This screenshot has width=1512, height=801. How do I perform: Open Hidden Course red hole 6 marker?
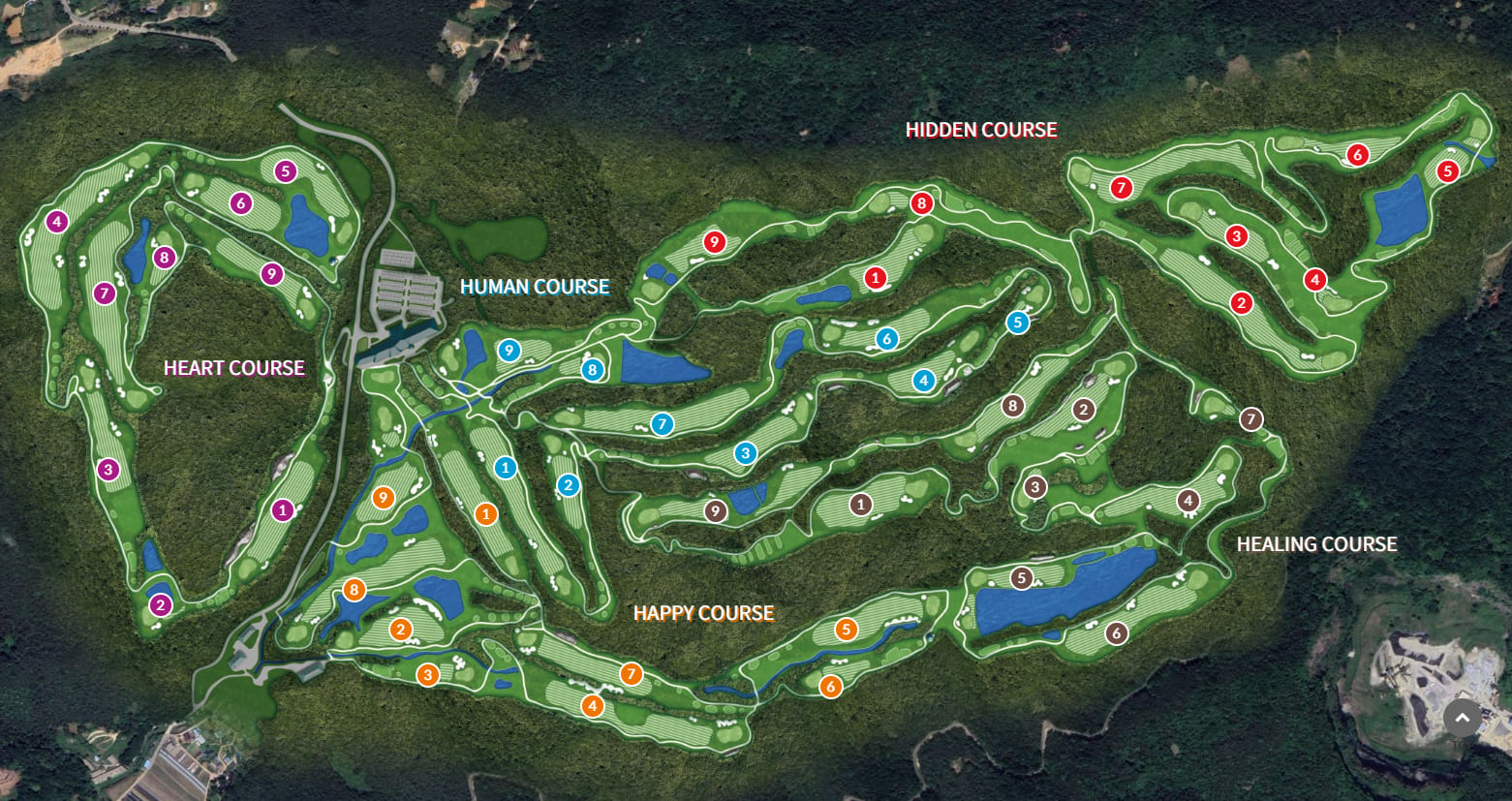pos(1357,154)
